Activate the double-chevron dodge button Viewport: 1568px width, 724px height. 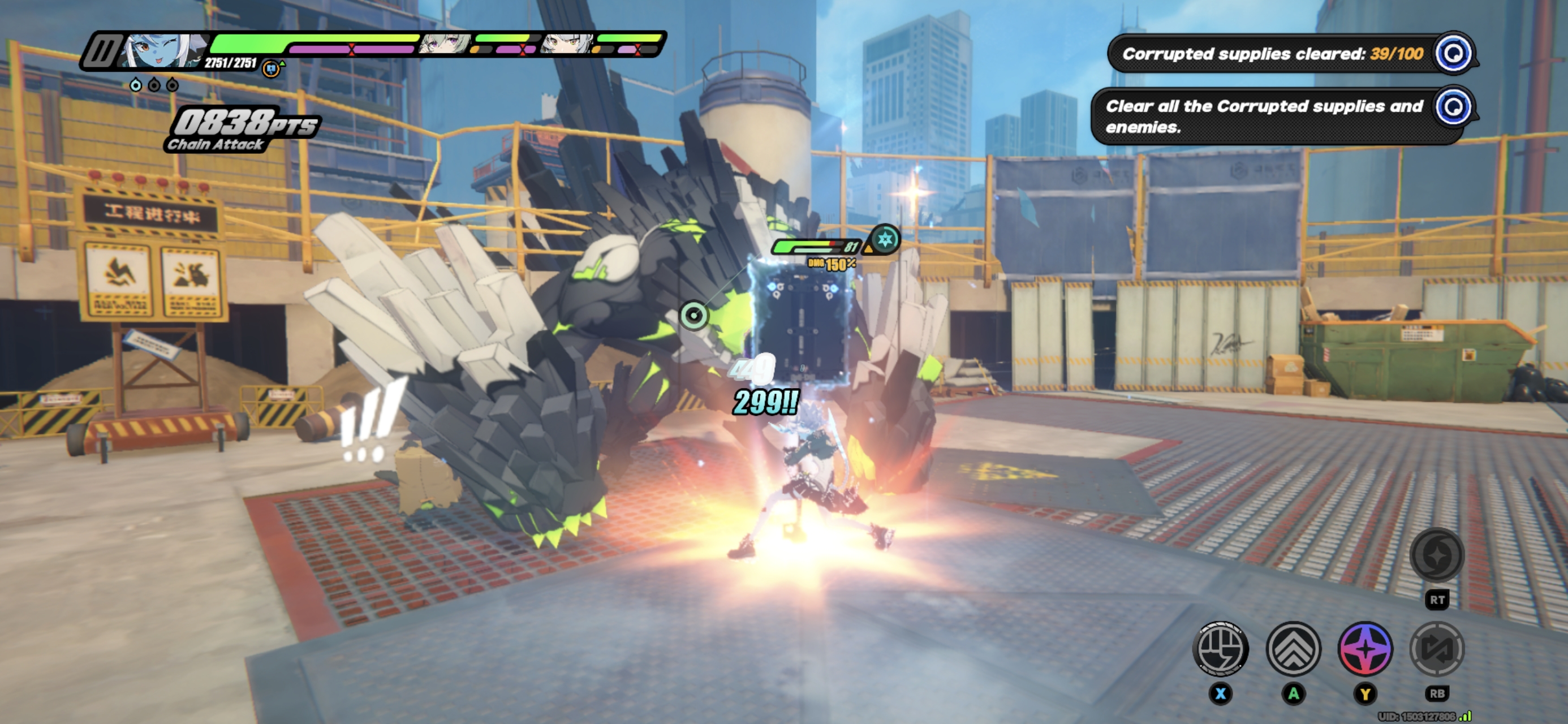click(1293, 649)
